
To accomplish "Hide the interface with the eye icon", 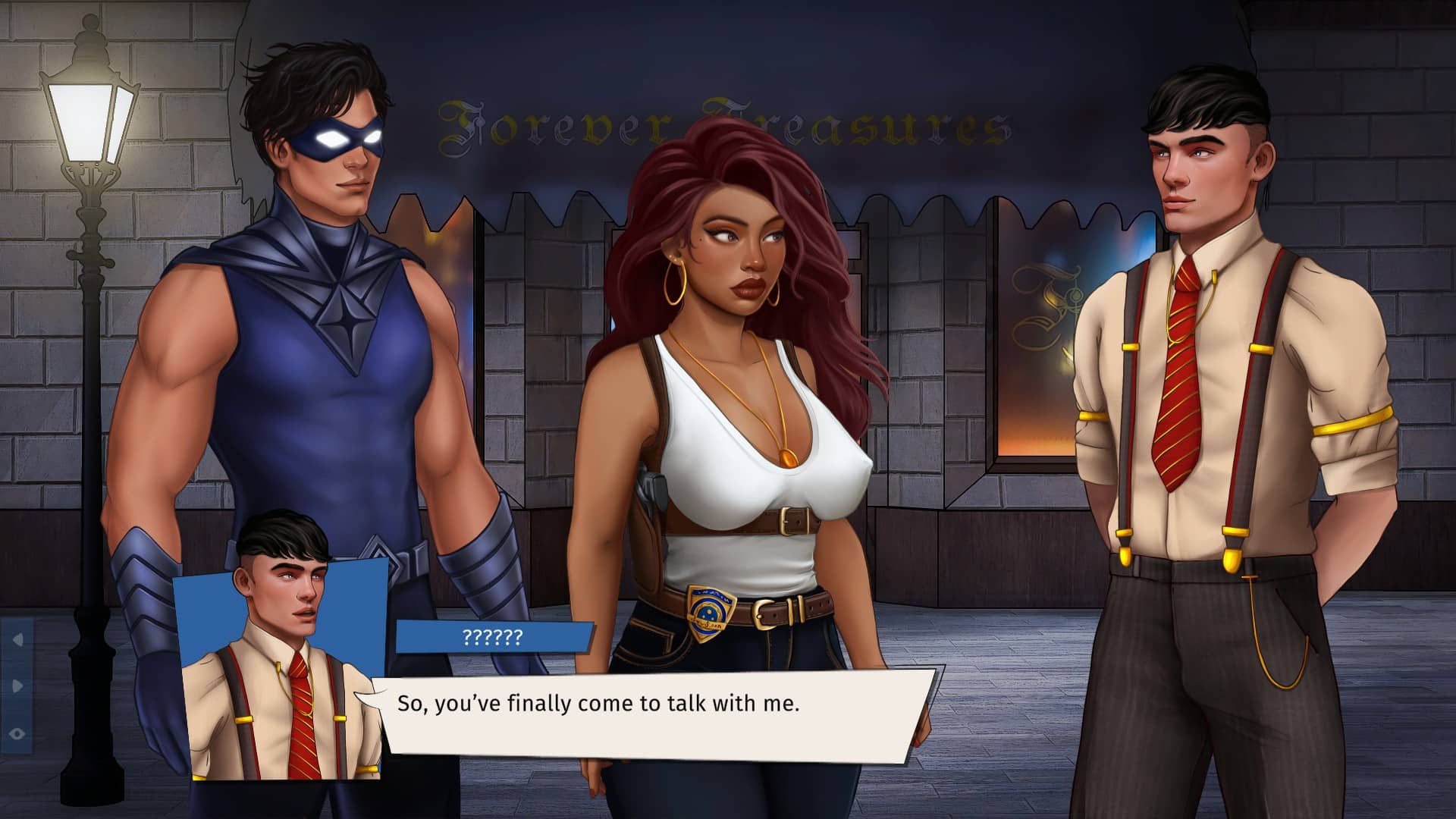I will tap(17, 733).
